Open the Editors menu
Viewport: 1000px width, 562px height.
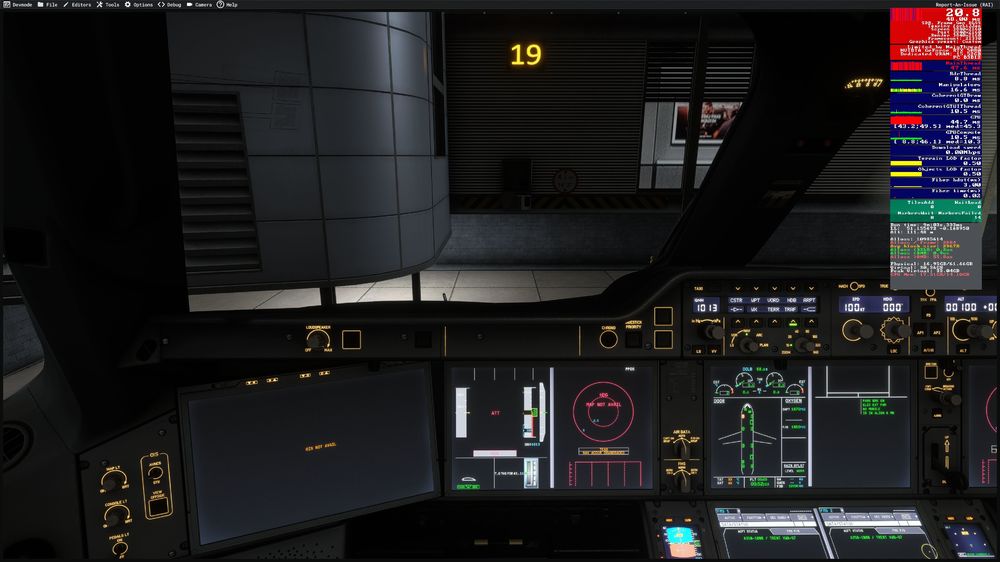[x=80, y=4]
